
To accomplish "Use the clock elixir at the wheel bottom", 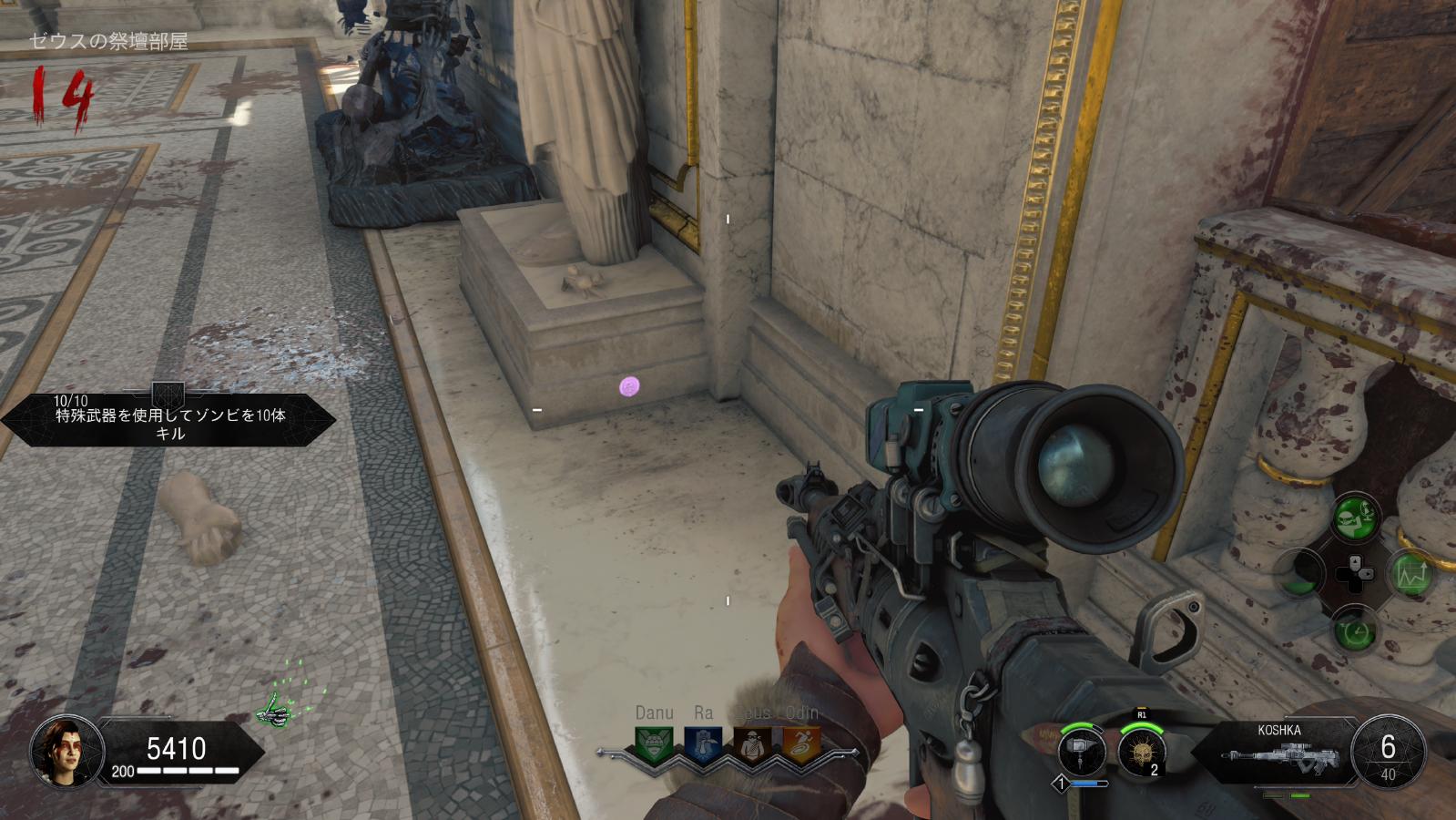I will point(1356,630).
